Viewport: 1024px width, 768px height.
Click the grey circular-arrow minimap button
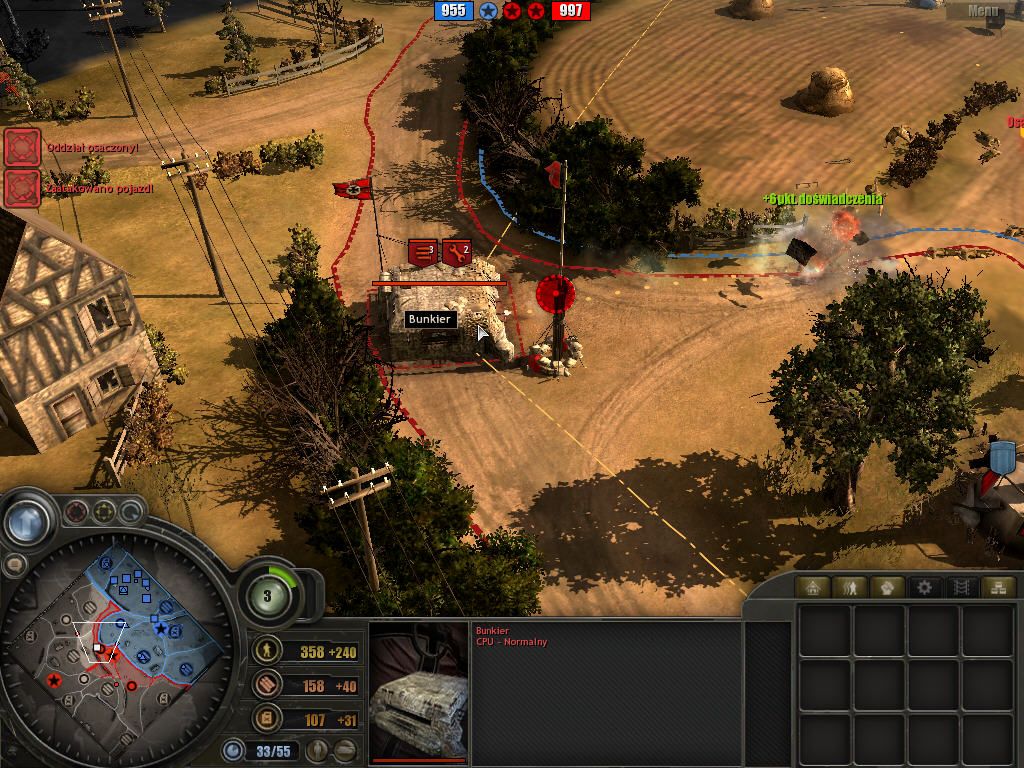[131, 513]
